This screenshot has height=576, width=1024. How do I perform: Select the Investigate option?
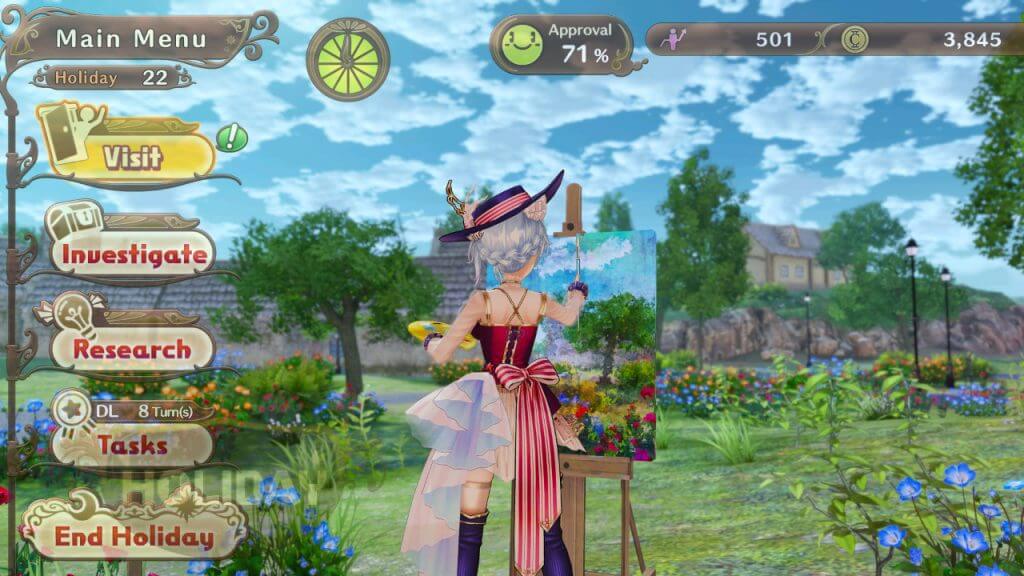tap(134, 254)
